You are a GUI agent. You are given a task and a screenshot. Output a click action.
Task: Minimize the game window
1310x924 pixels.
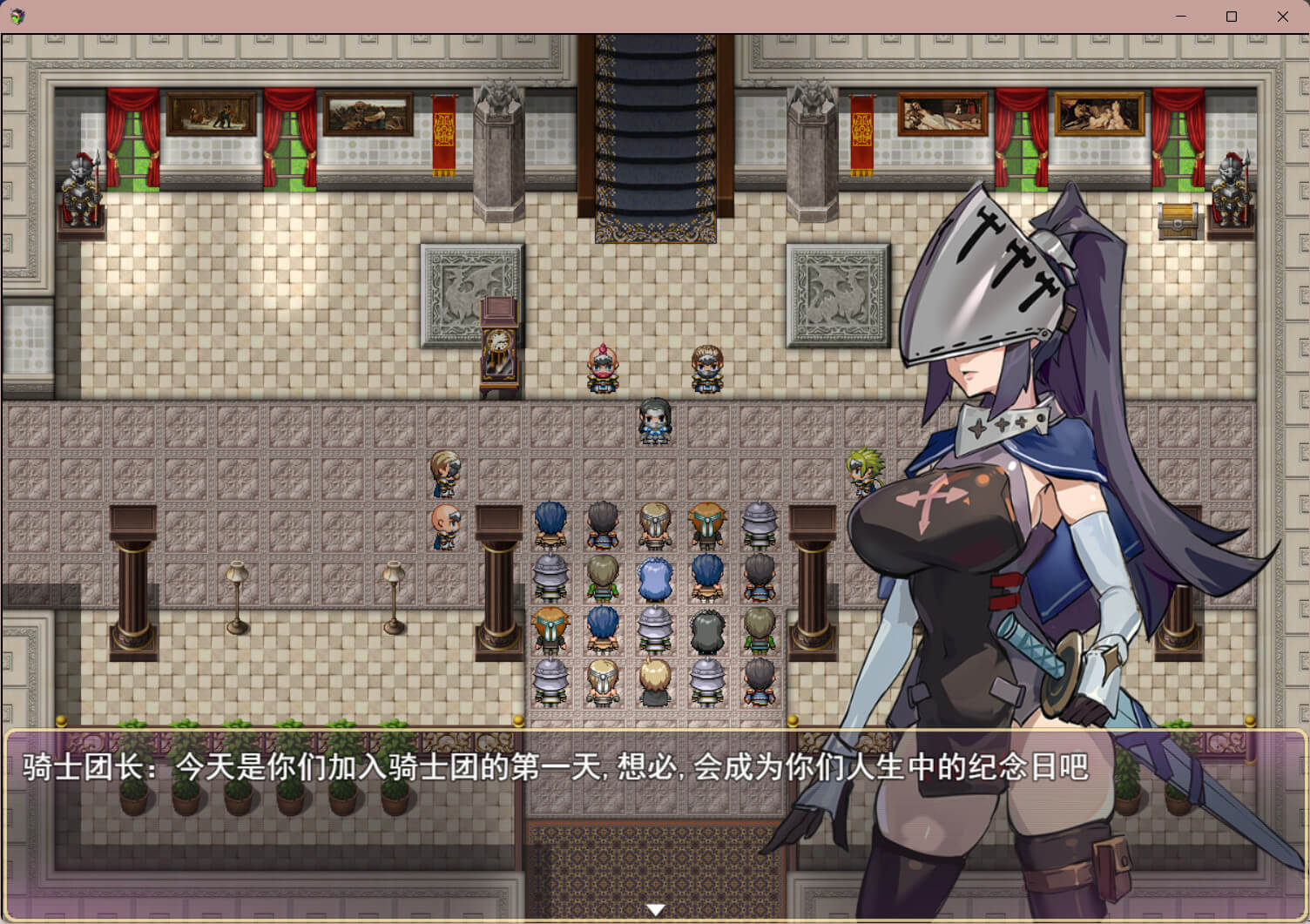pyautogui.click(x=1181, y=17)
